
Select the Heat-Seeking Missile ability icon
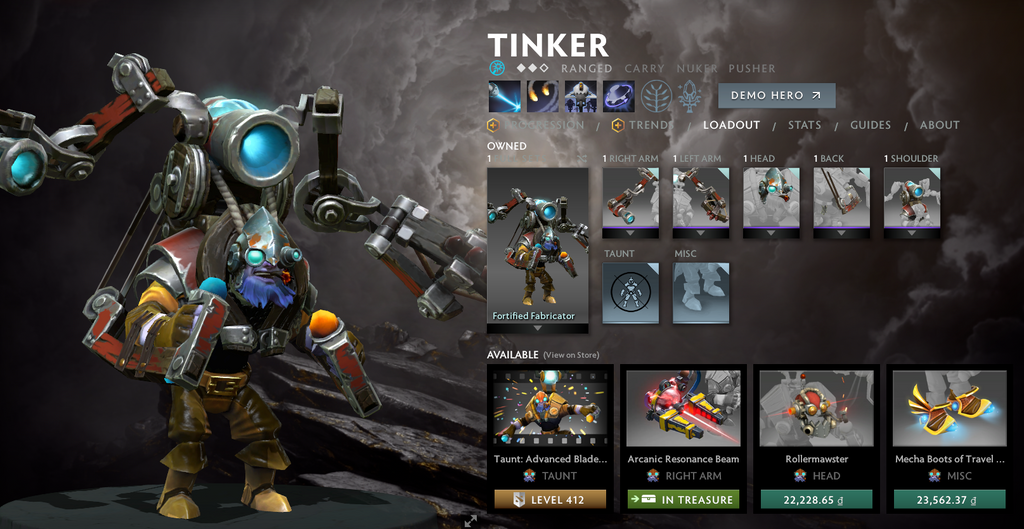tap(543, 96)
